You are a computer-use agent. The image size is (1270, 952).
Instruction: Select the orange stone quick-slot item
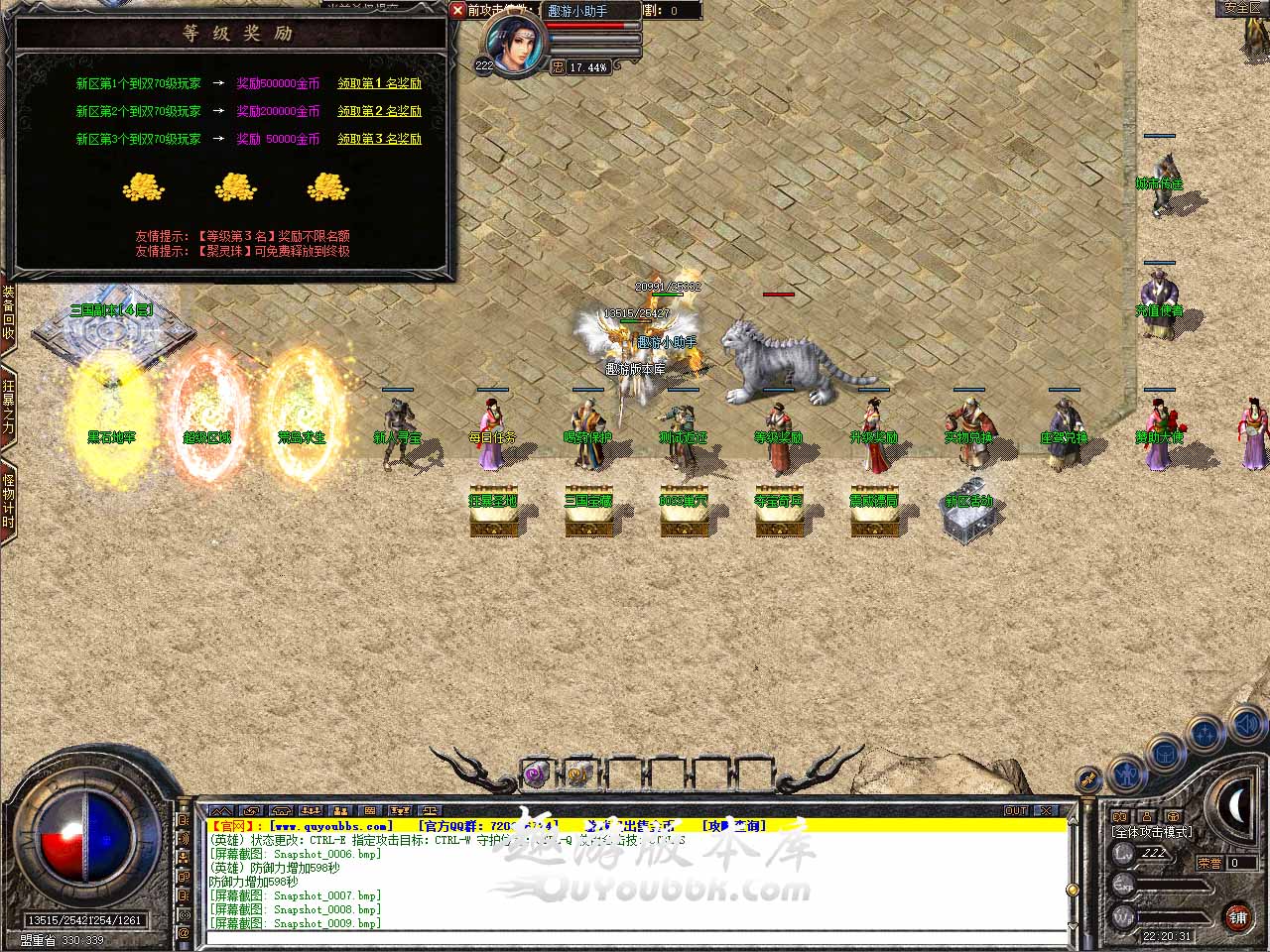(x=578, y=773)
